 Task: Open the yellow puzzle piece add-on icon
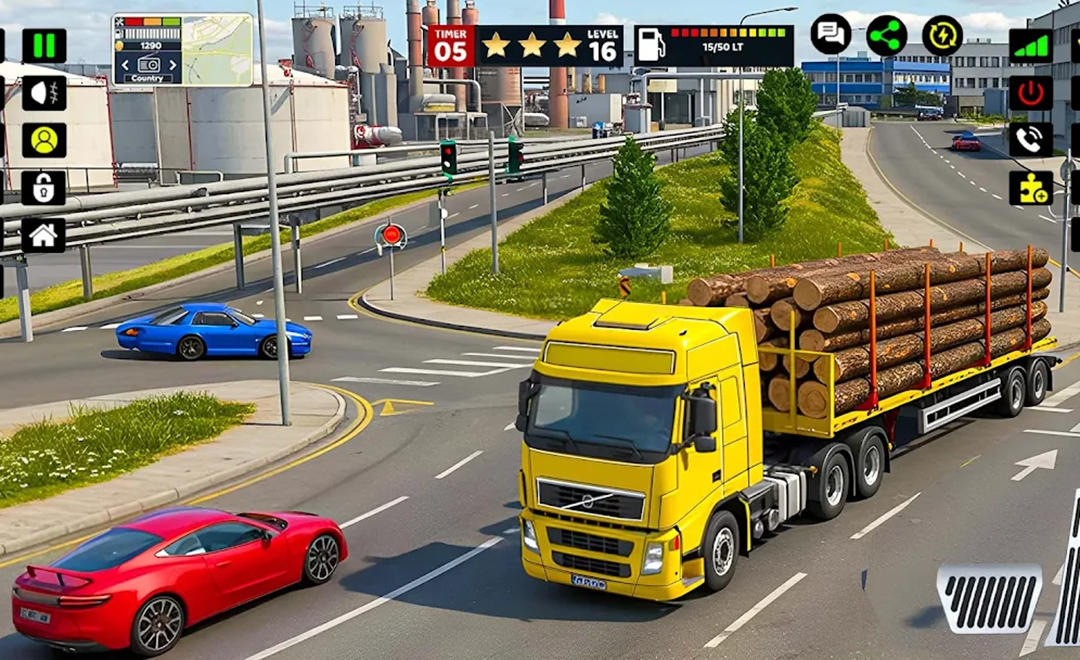[x=1030, y=187]
